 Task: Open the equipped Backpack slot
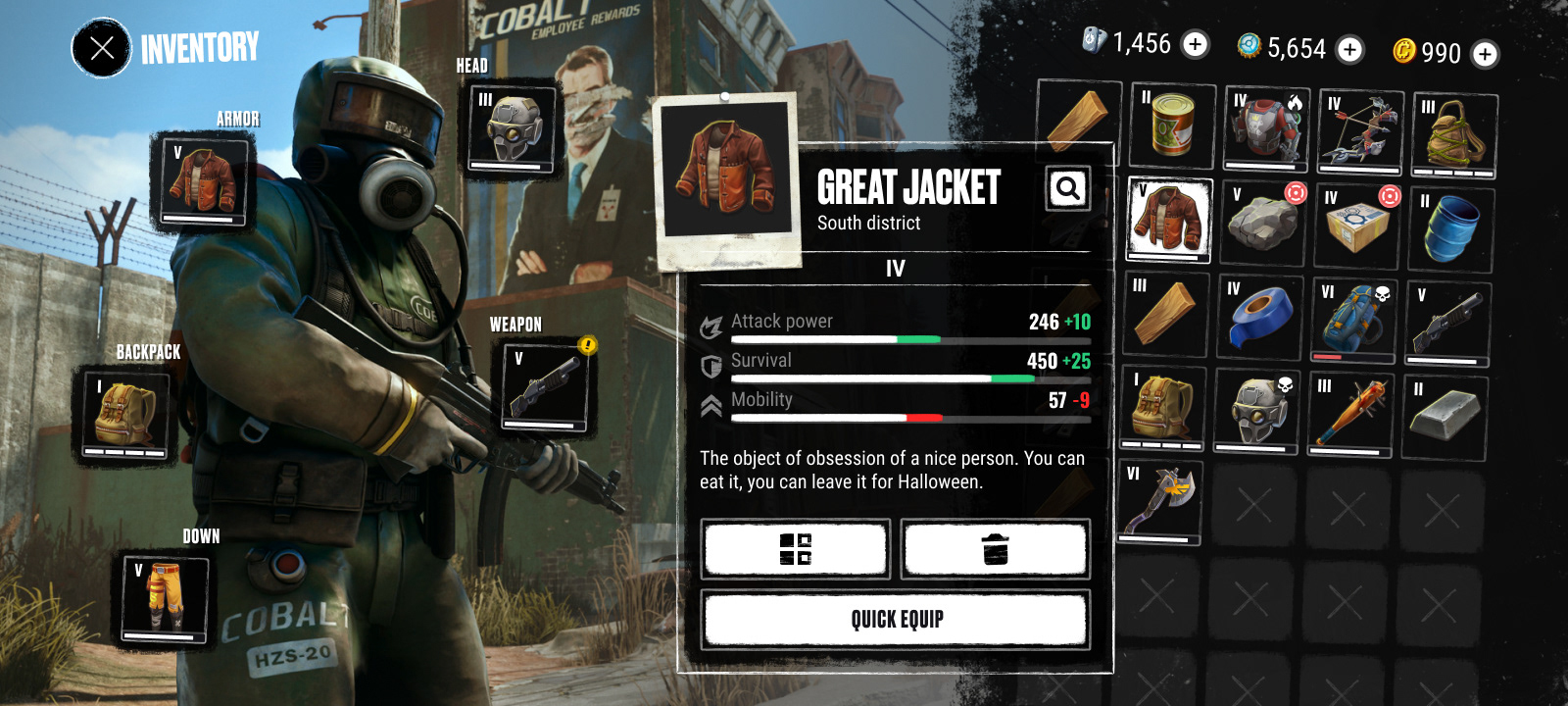point(125,416)
